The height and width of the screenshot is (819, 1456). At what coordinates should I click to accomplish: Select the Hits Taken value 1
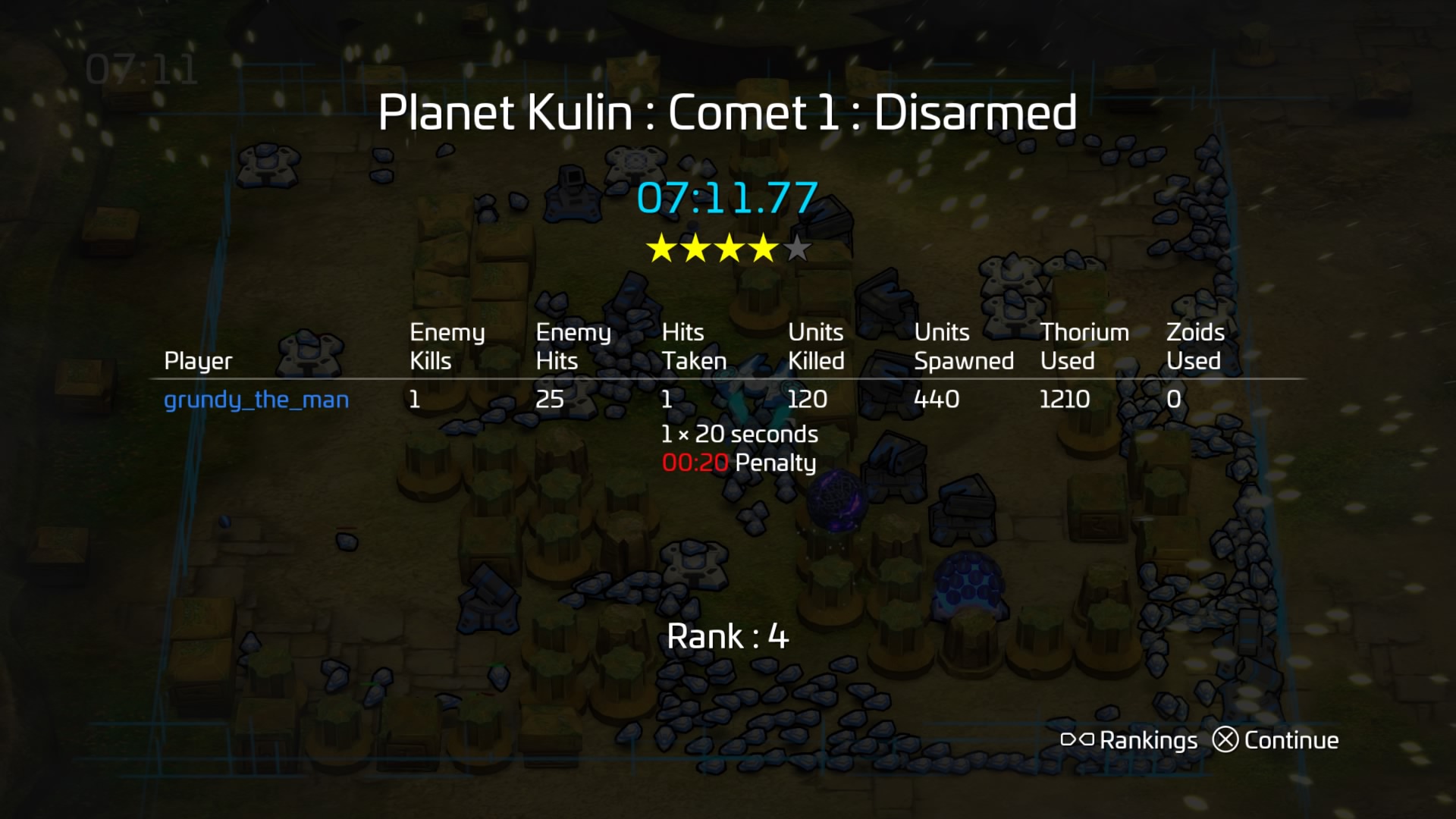pyautogui.click(x=668, y=399)
